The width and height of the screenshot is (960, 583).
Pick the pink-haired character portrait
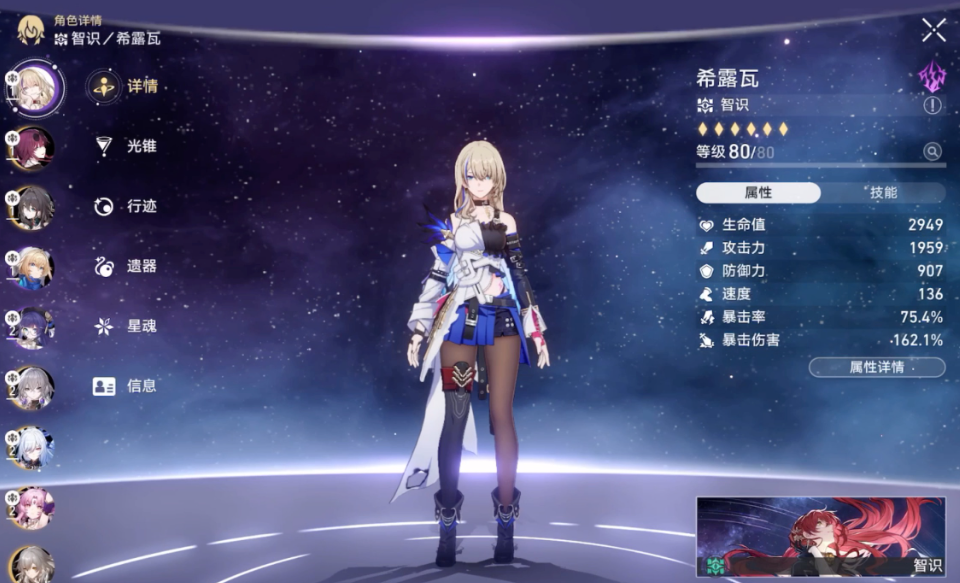[34, 507]
